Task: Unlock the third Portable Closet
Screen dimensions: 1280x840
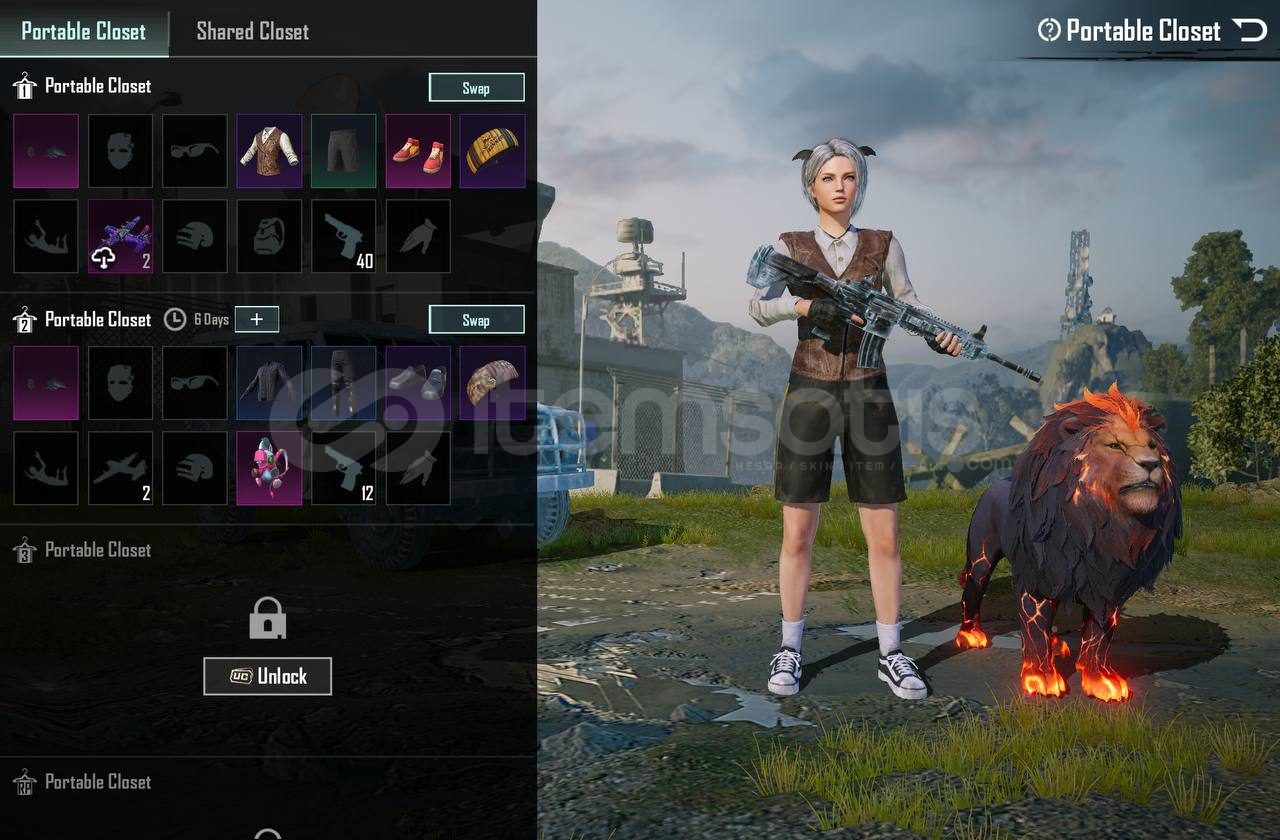Action: pos(267,676)
